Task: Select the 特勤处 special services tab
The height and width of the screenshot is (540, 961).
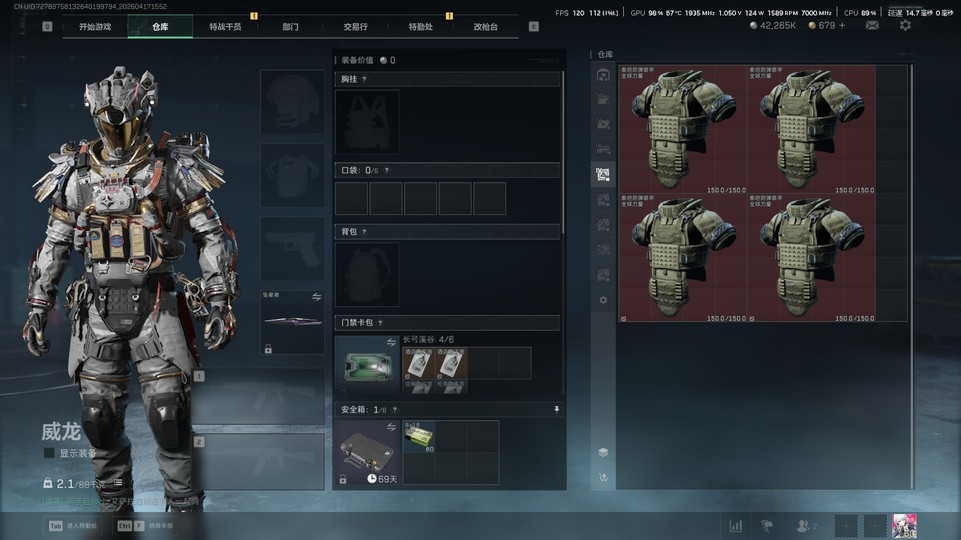Action: 421,27
